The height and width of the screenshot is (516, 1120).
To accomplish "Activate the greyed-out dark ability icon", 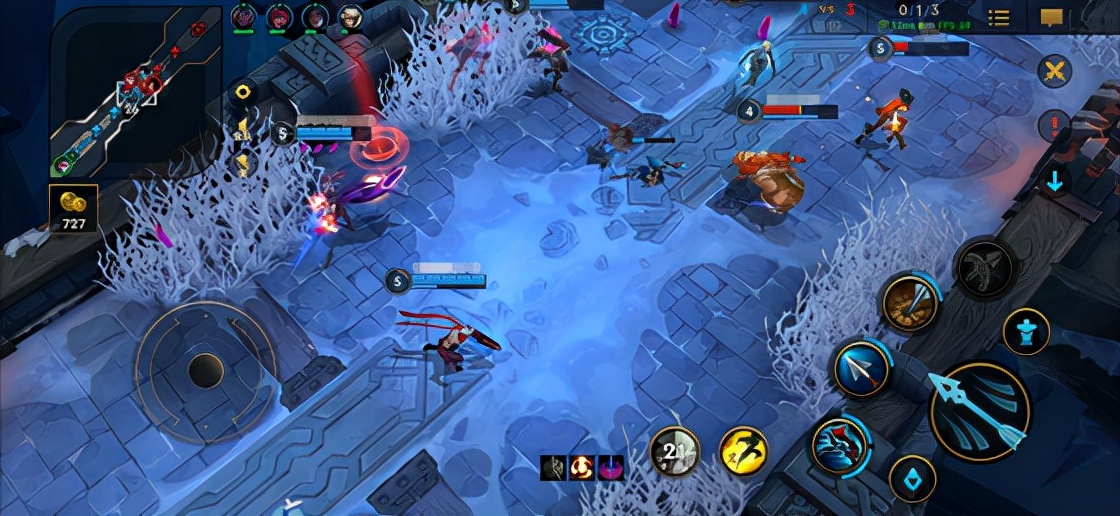I will point(983,267).
